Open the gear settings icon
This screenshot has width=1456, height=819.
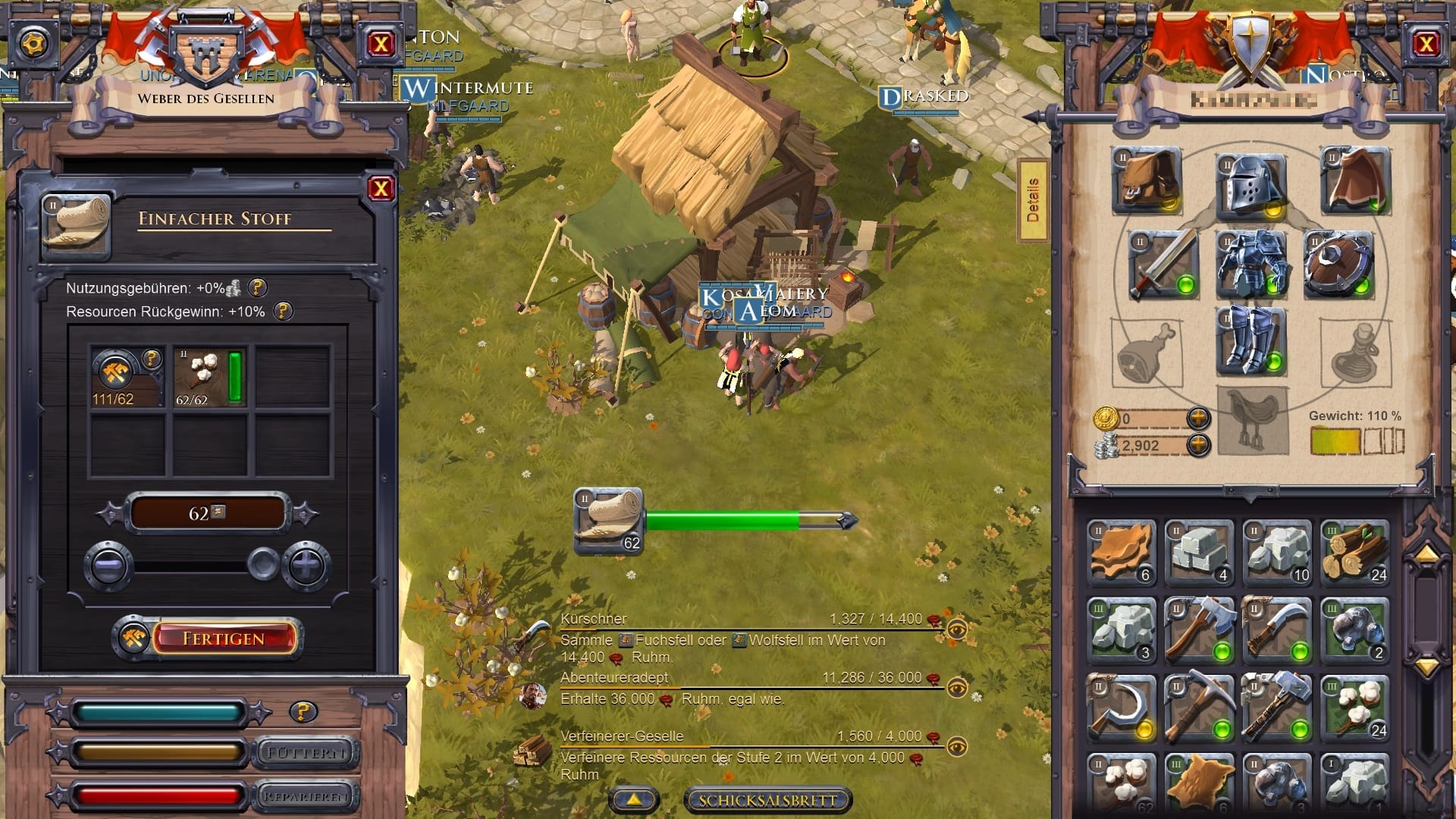click(33, 43)
